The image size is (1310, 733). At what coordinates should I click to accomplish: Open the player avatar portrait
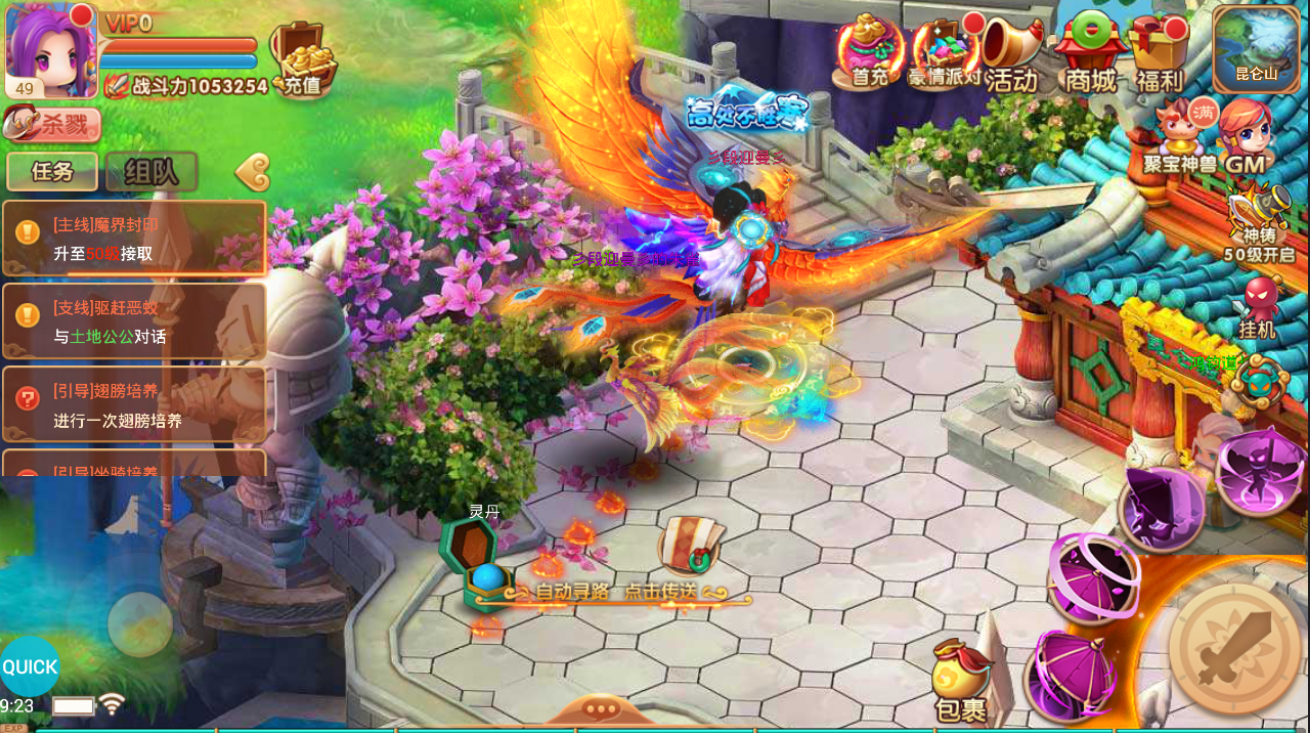[x=50, y=50]
